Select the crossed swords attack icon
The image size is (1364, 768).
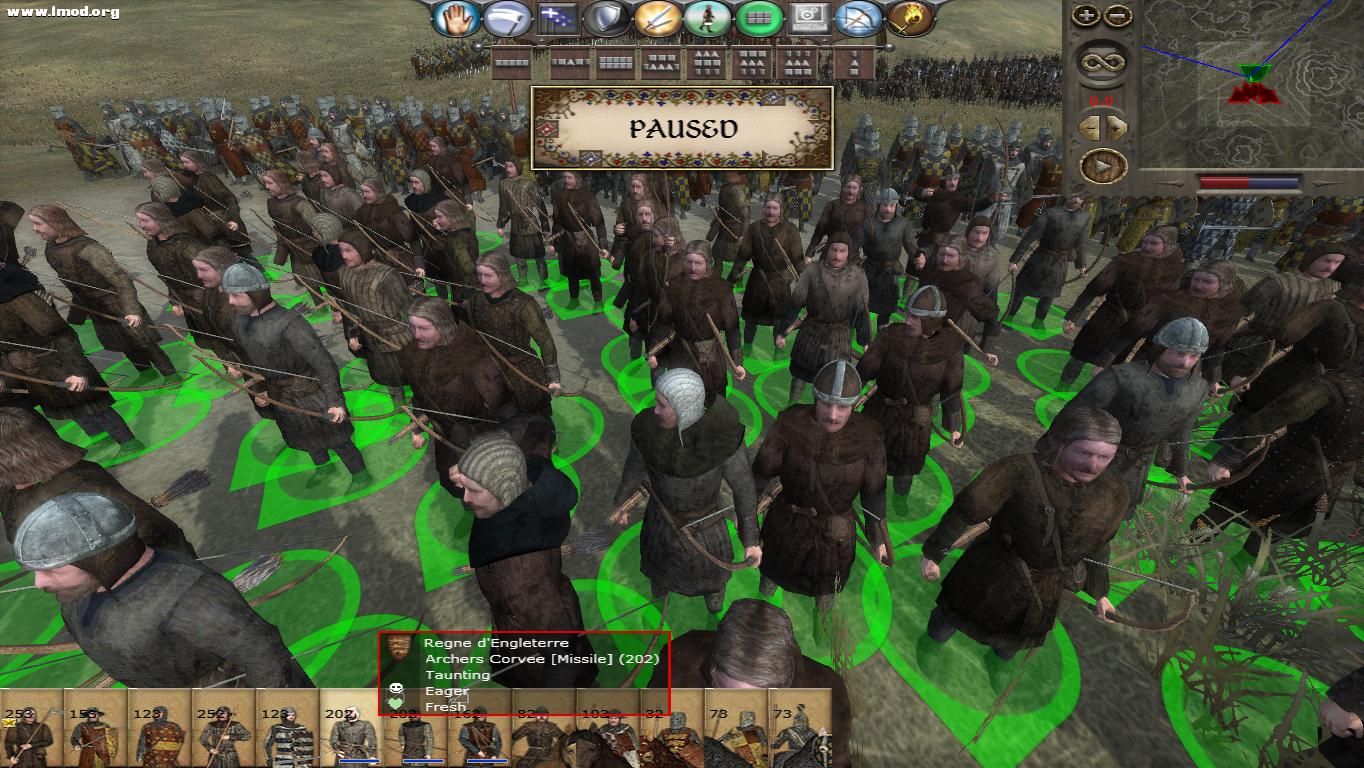tap(659, 20)
